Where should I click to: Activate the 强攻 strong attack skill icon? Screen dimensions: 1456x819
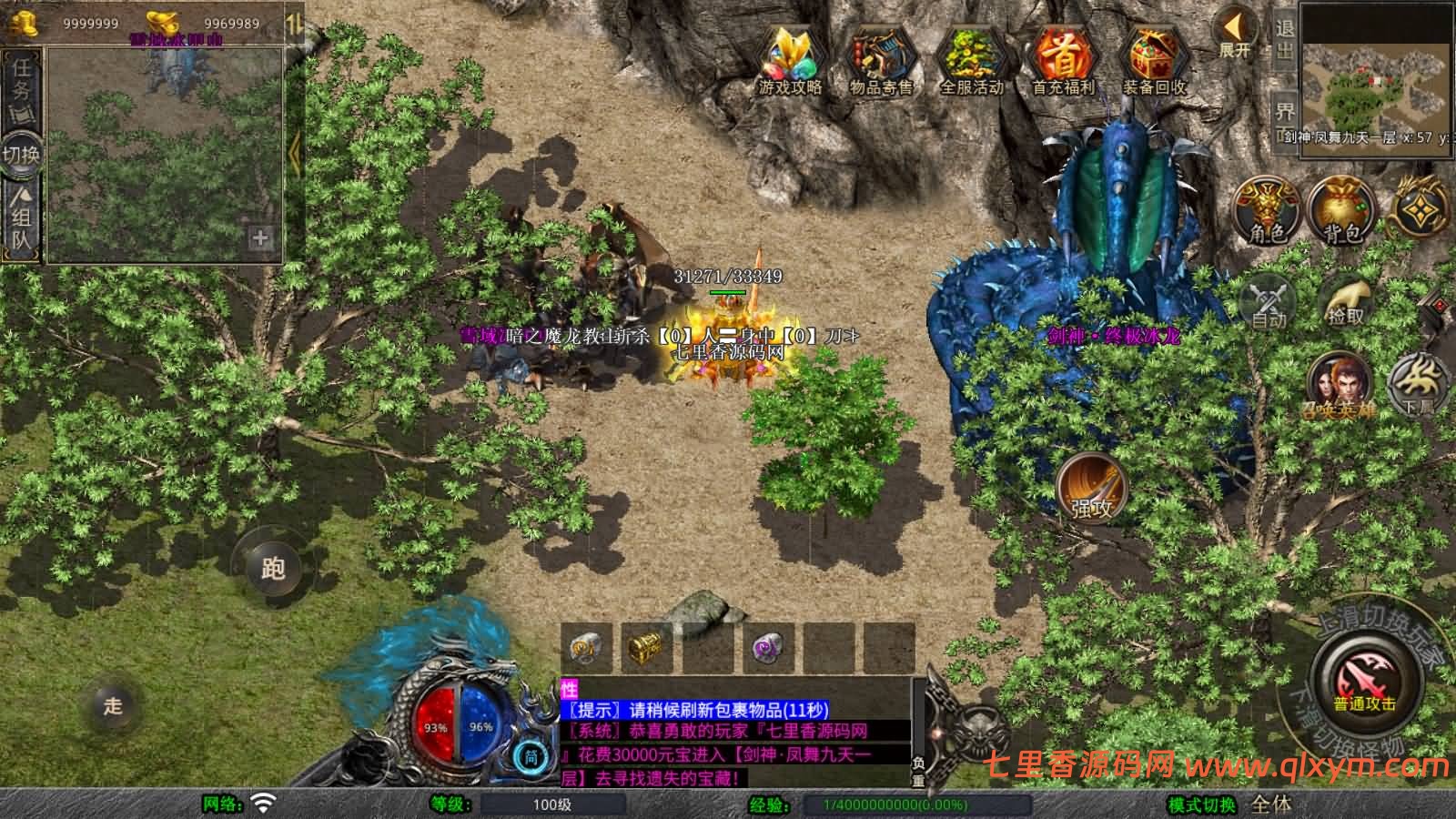click(1091, 492)
